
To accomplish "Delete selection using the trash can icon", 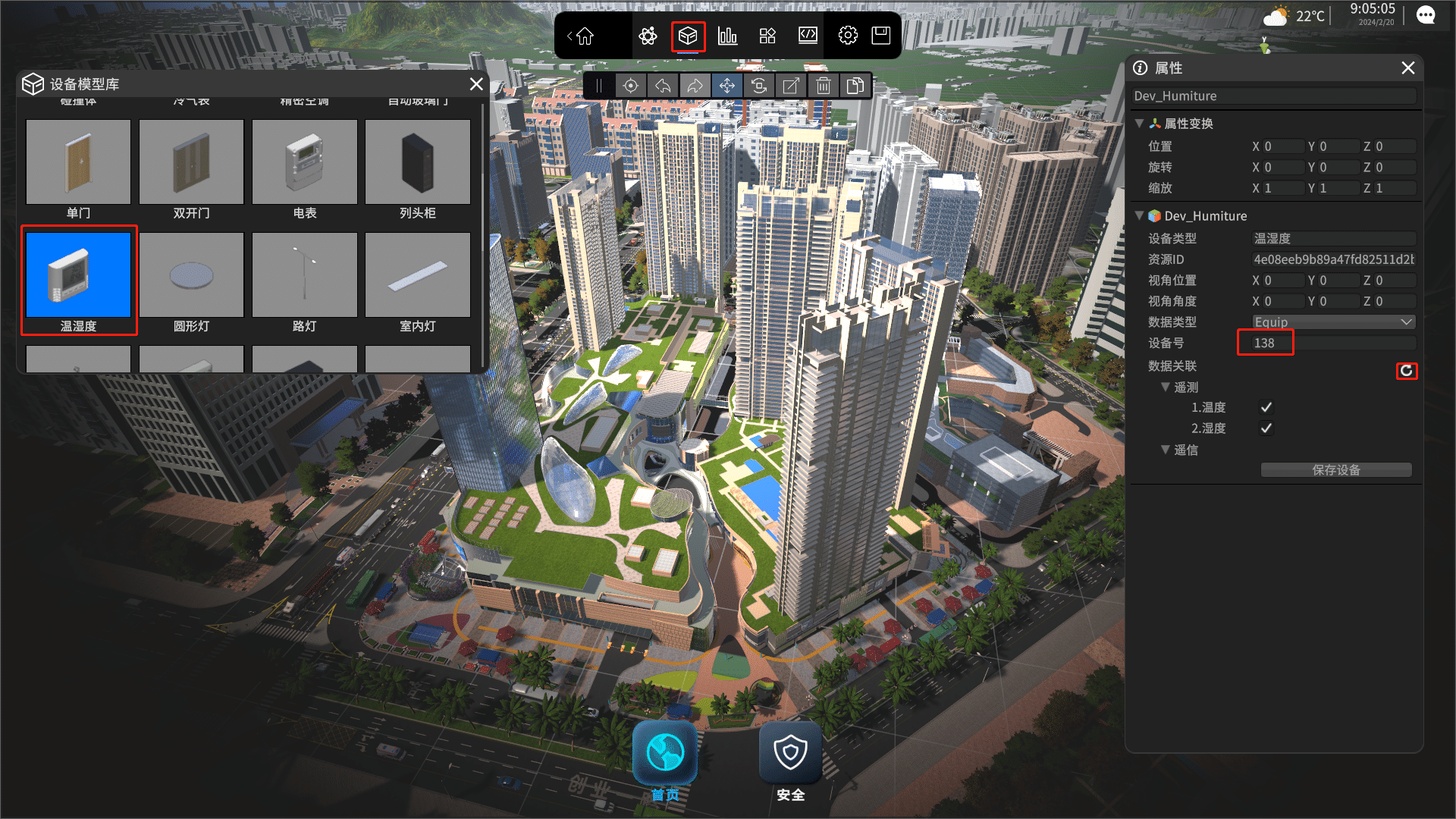I will pyautogui.click(x=824, y=86).
